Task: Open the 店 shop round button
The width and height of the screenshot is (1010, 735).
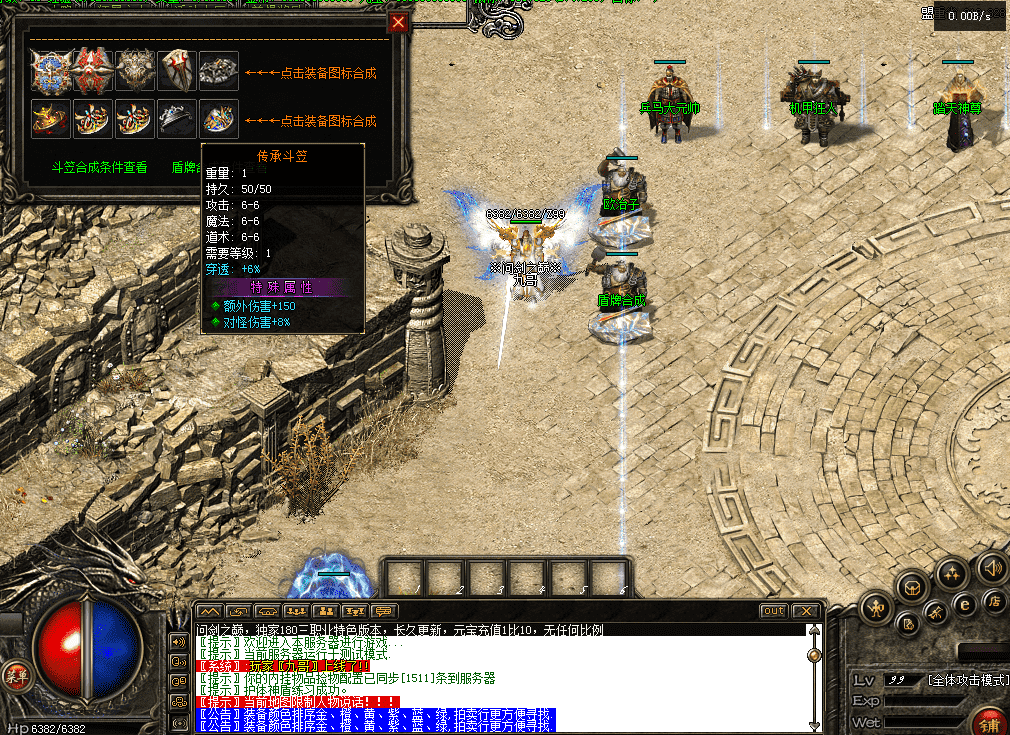Action: (994, 601)
